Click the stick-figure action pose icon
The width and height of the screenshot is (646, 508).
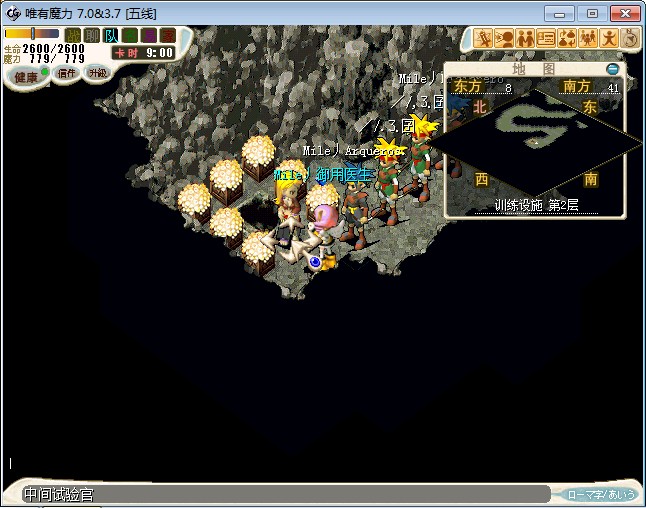pos(610,38)
